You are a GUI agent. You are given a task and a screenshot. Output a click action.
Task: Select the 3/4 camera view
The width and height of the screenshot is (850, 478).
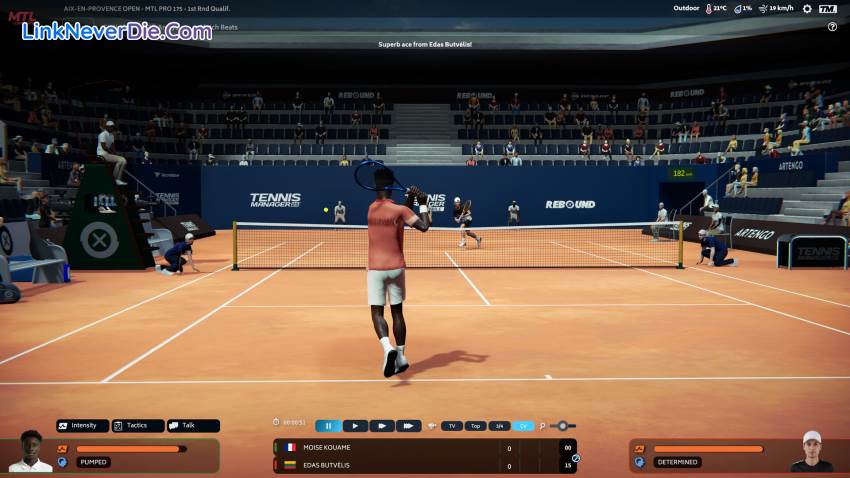click(x=499, y=426)
